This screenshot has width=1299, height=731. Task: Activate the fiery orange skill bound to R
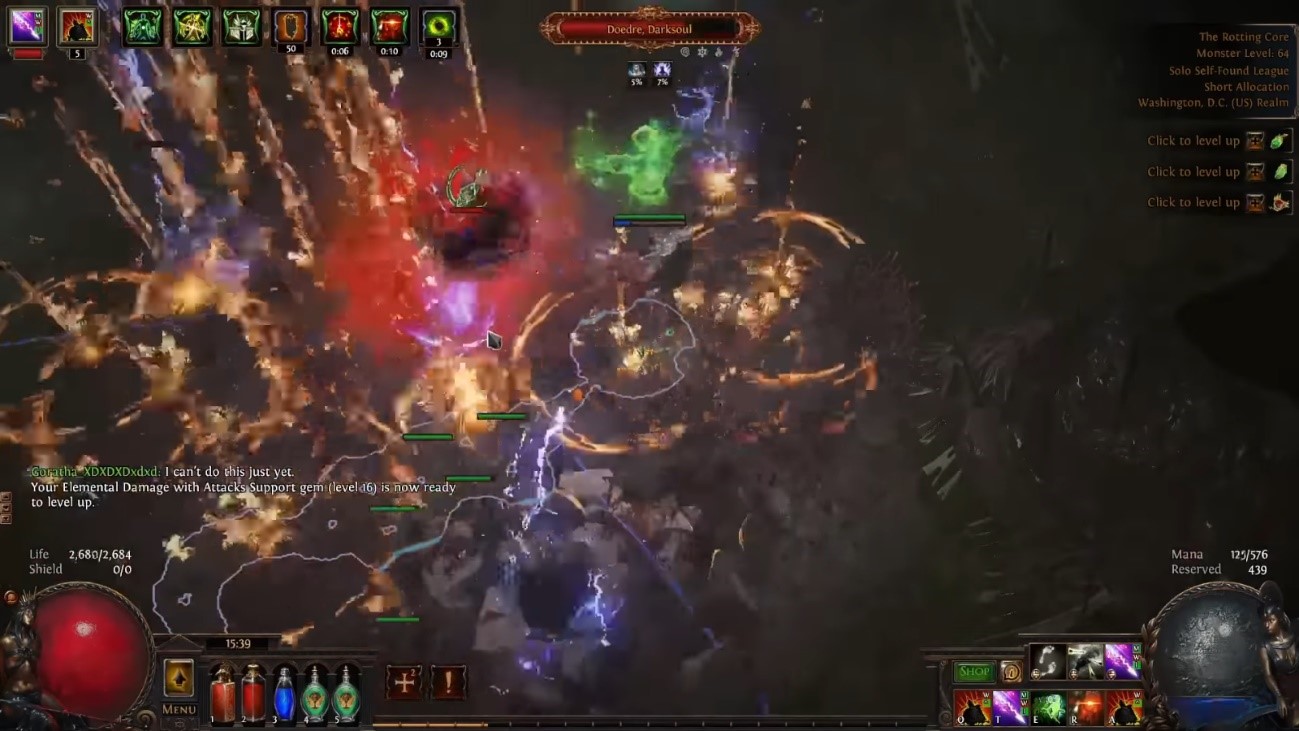coord(1085,708)
